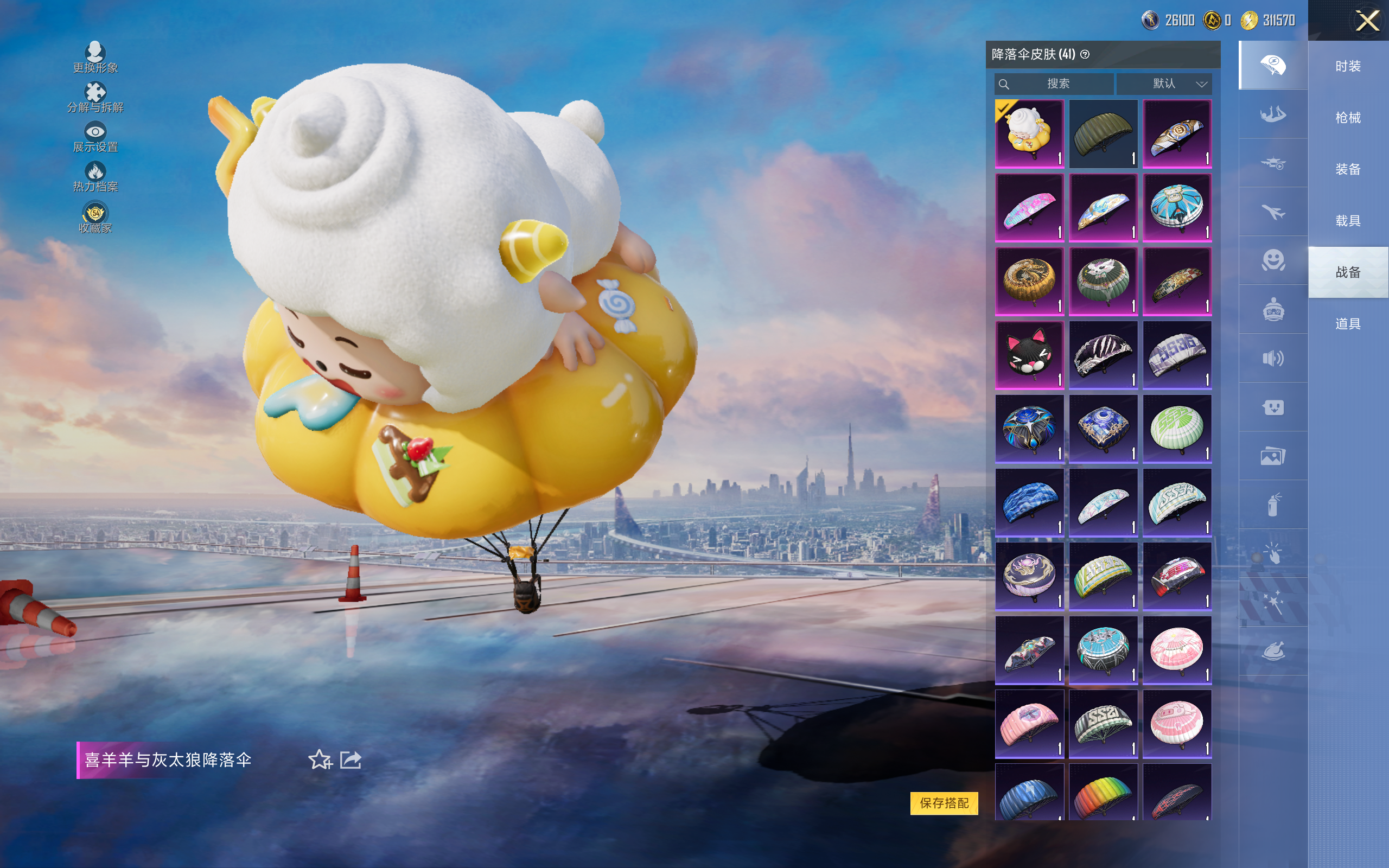The image size is (1389, 868).
Task: Go to the 载具 tab
Action: pos(1348,221)
